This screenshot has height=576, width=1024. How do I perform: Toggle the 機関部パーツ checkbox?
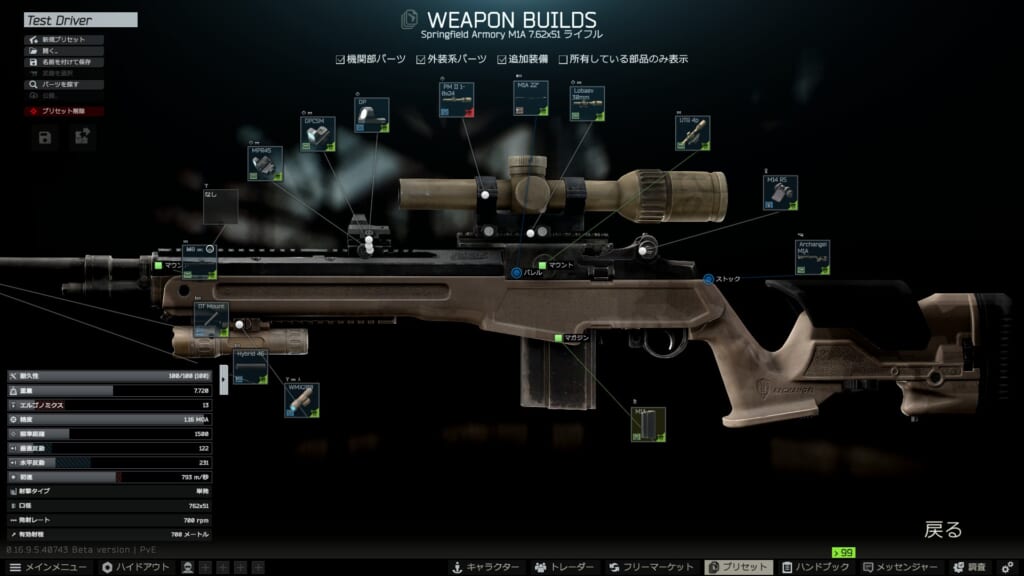click(341, 59)
